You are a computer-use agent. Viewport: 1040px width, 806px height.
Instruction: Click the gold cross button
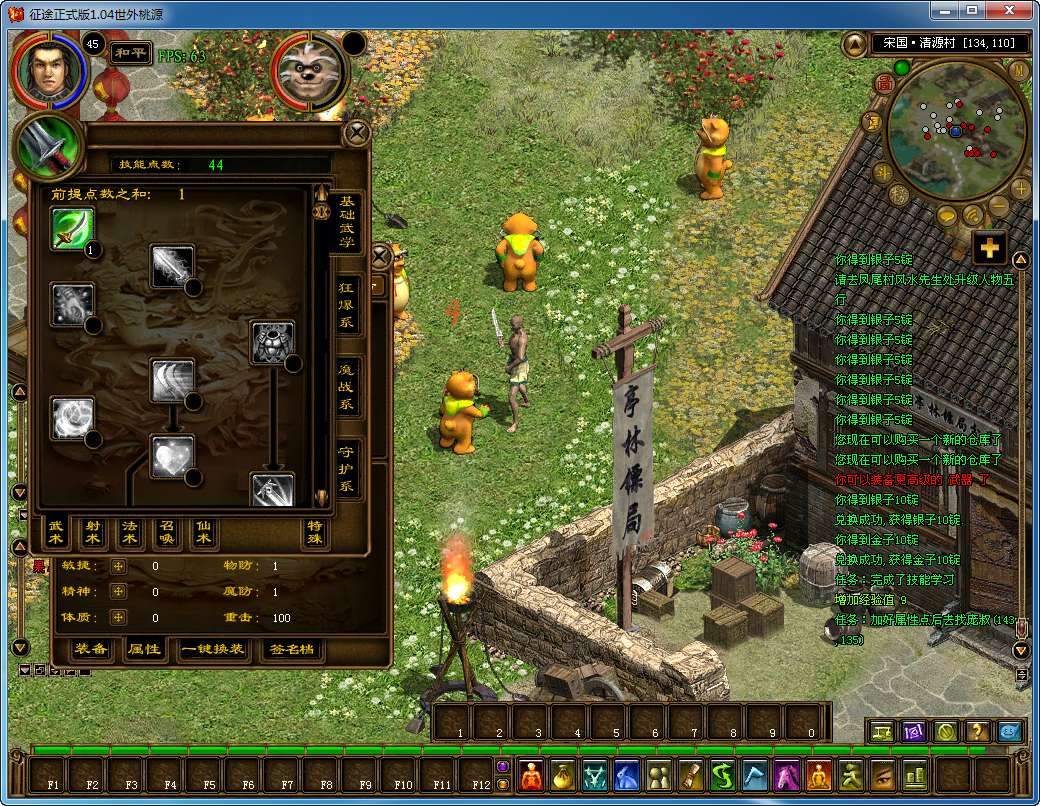pyautogui.click(x=990, y=248)
